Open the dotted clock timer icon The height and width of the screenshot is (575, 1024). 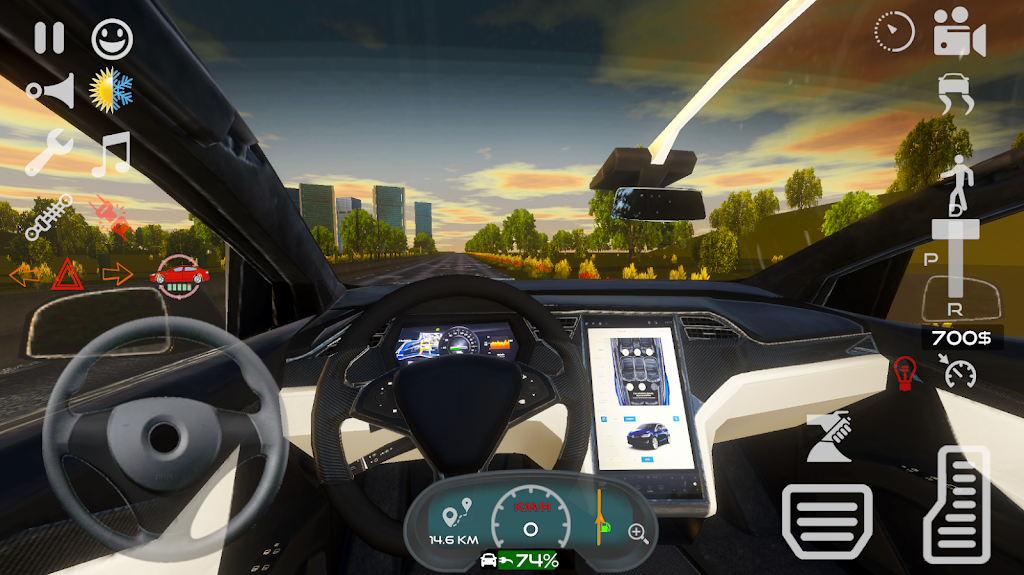coord(893,33)
